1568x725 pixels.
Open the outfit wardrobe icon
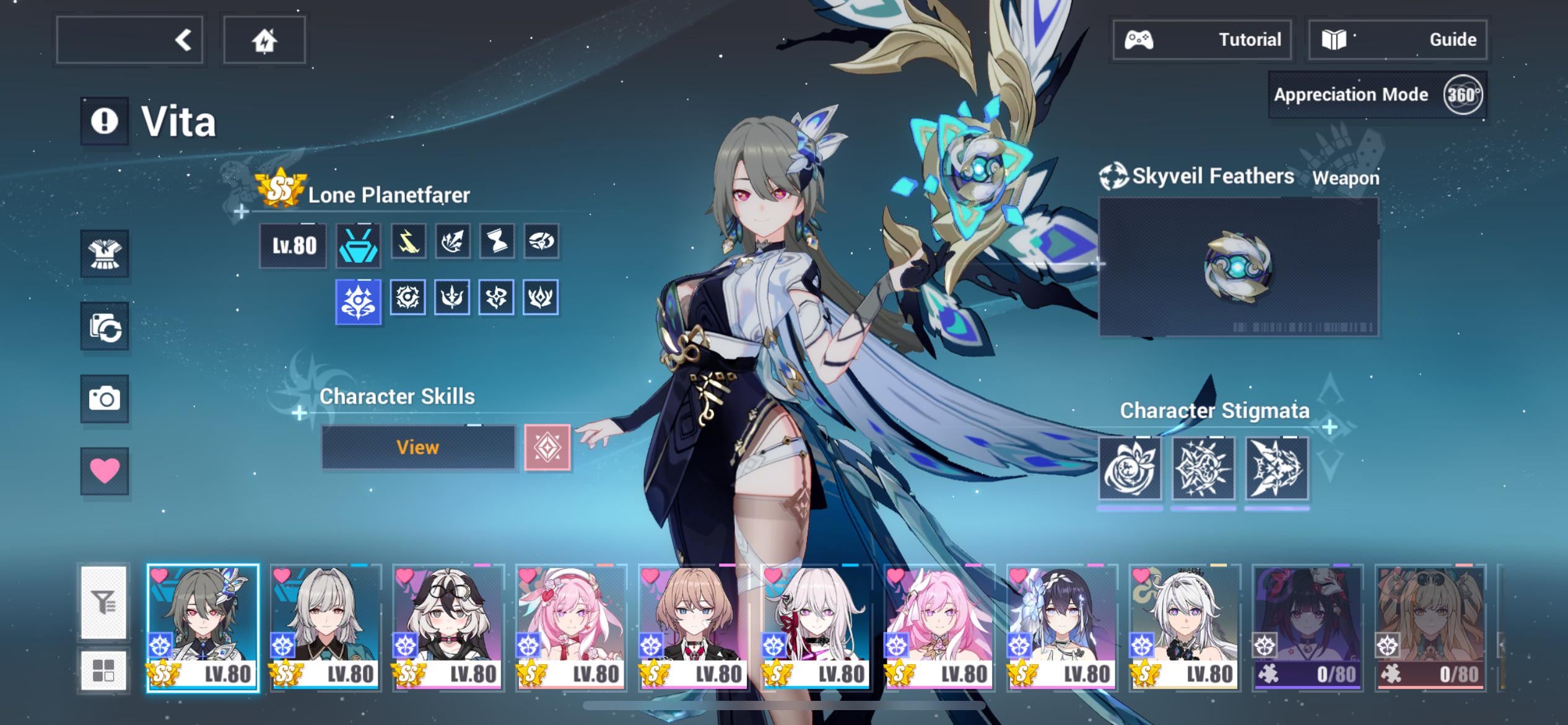(104, 254)
